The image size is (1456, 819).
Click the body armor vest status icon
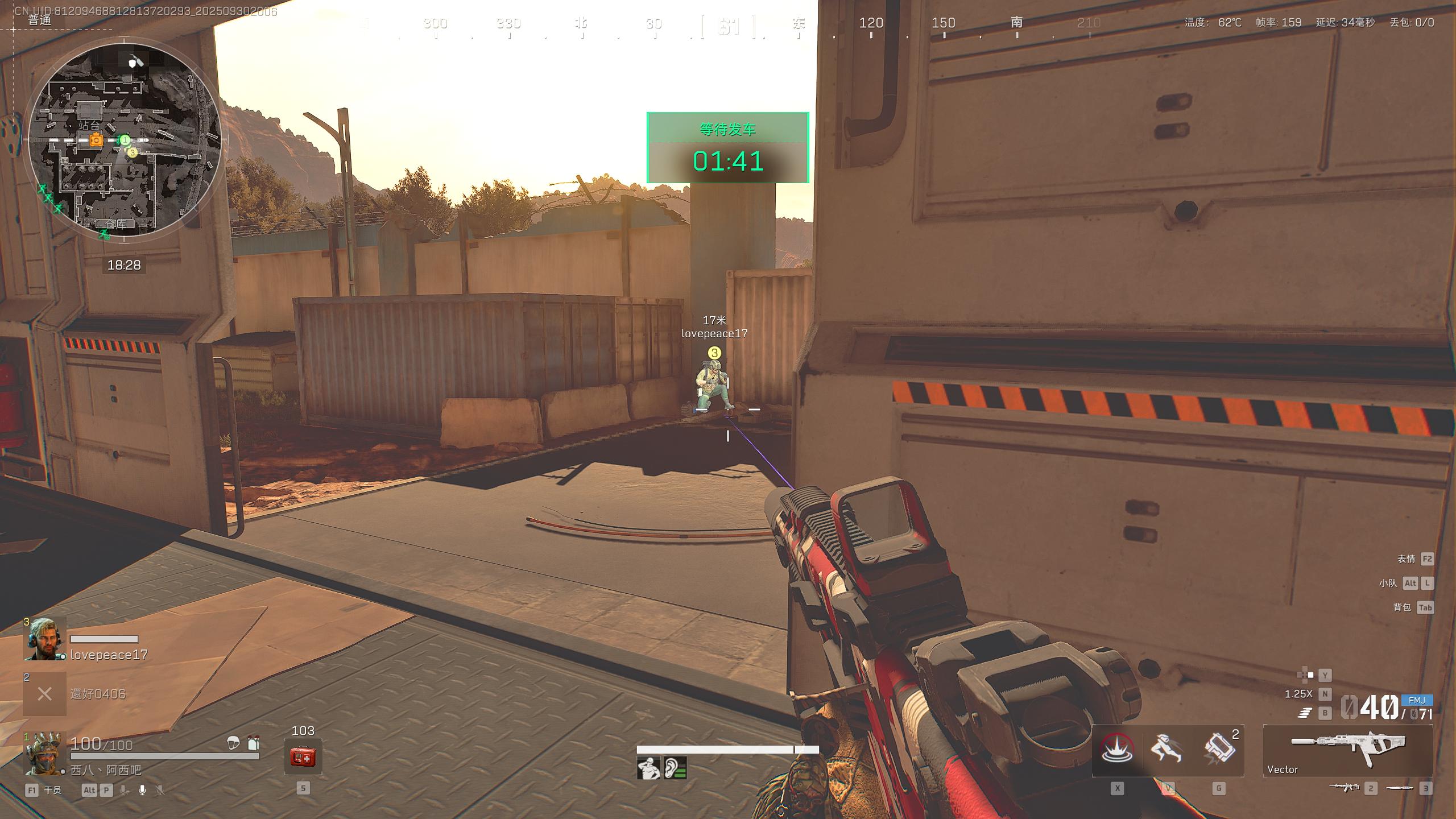(x=253, y=742)
